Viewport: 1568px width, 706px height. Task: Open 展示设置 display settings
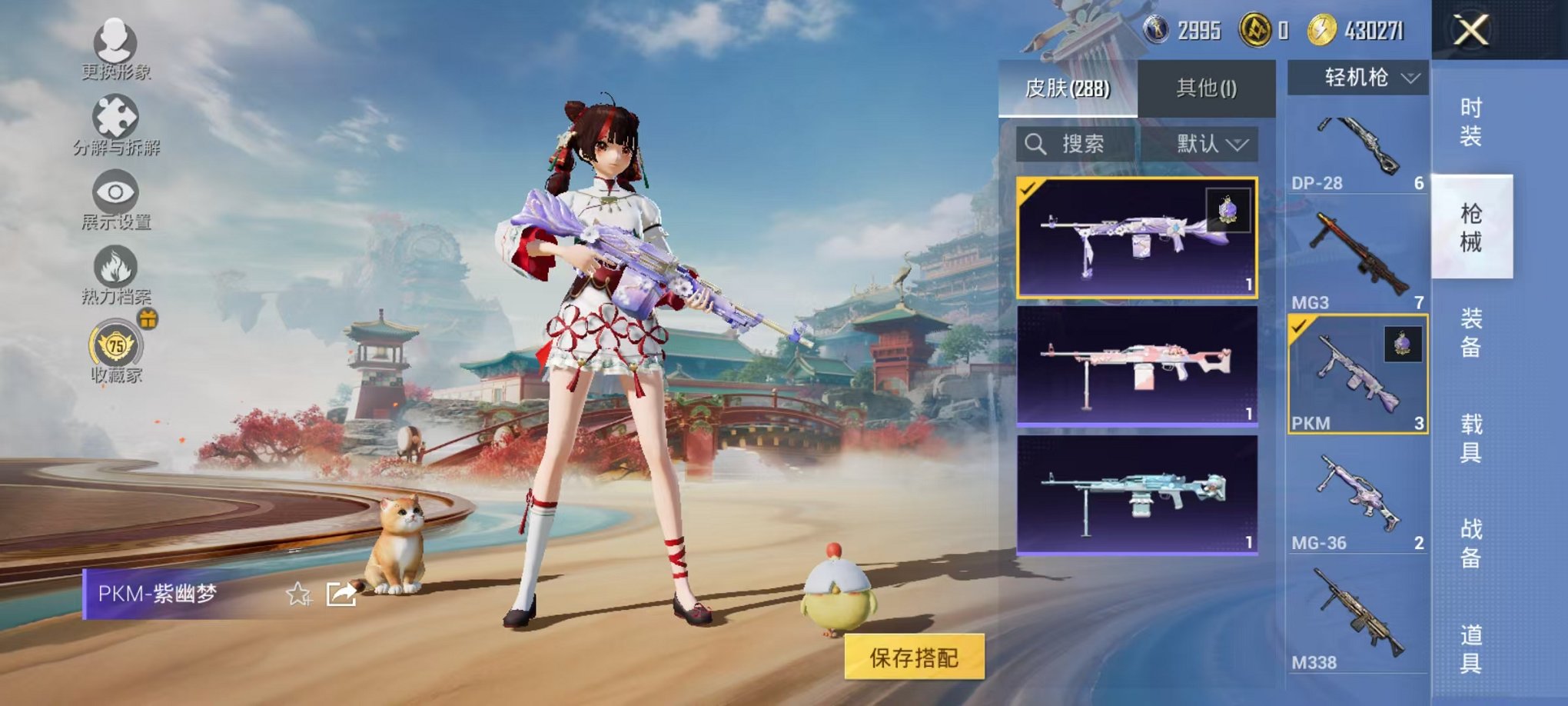coord(114,192)
